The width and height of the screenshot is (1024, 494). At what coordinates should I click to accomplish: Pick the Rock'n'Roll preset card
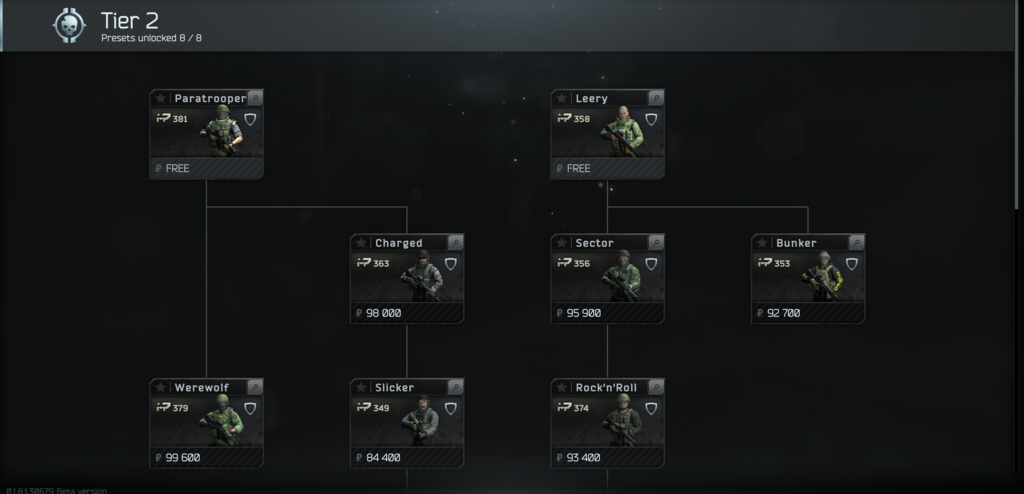tap(607, 424)
